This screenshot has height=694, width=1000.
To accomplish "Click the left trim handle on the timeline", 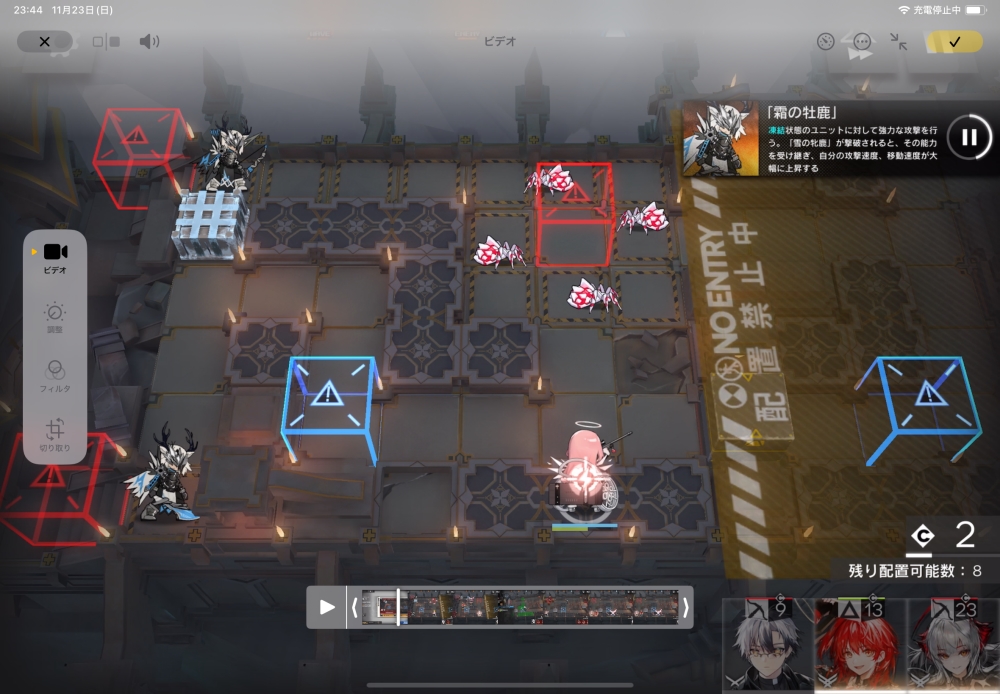I will coord(354,607).
